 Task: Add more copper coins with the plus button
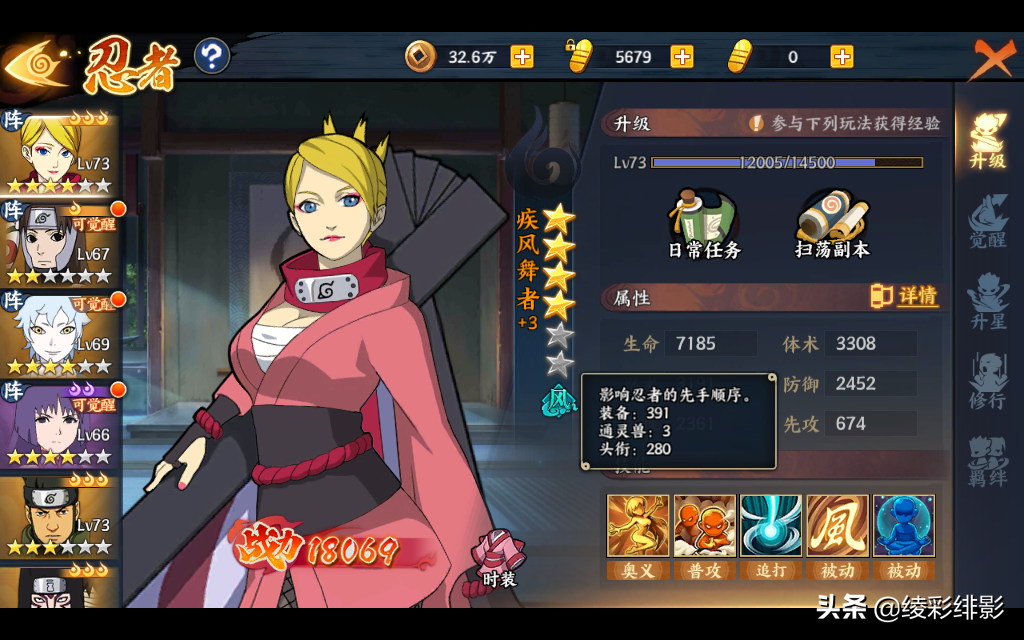coord(522,57)
